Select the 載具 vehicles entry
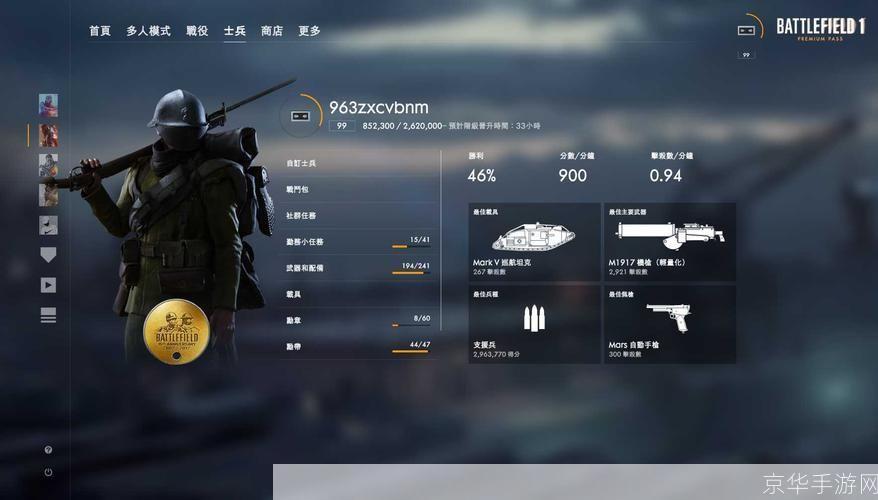878x500 pixels. 360,294
